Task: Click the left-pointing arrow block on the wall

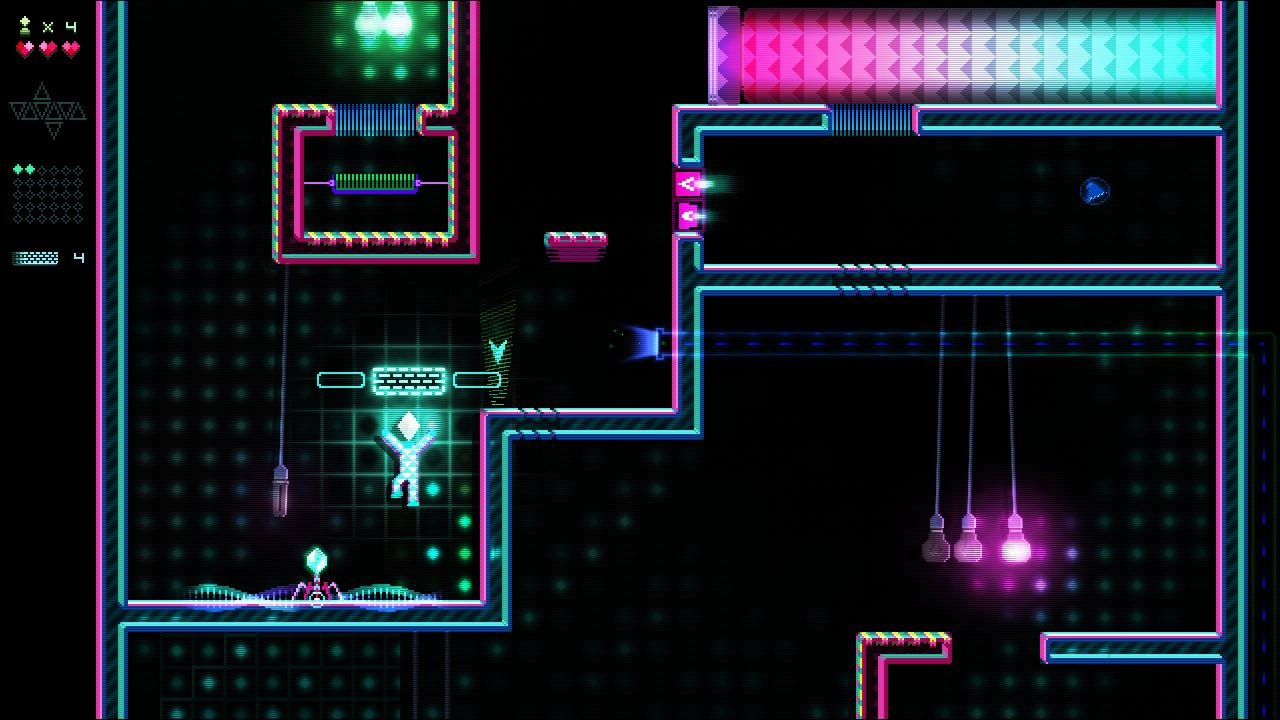Action: tap(690, 182)
